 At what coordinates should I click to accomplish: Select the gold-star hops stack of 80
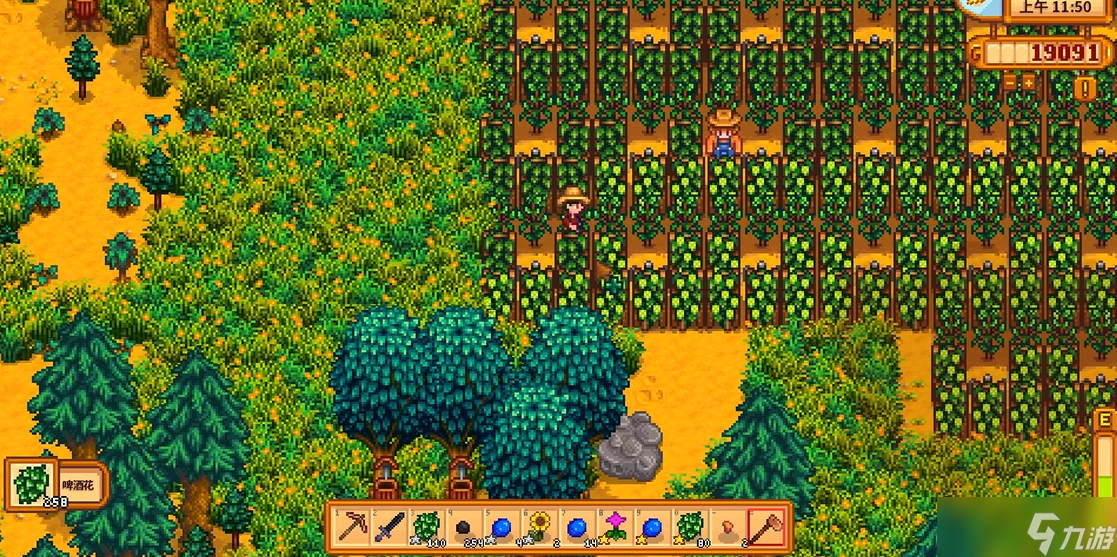tap(689, 525)
